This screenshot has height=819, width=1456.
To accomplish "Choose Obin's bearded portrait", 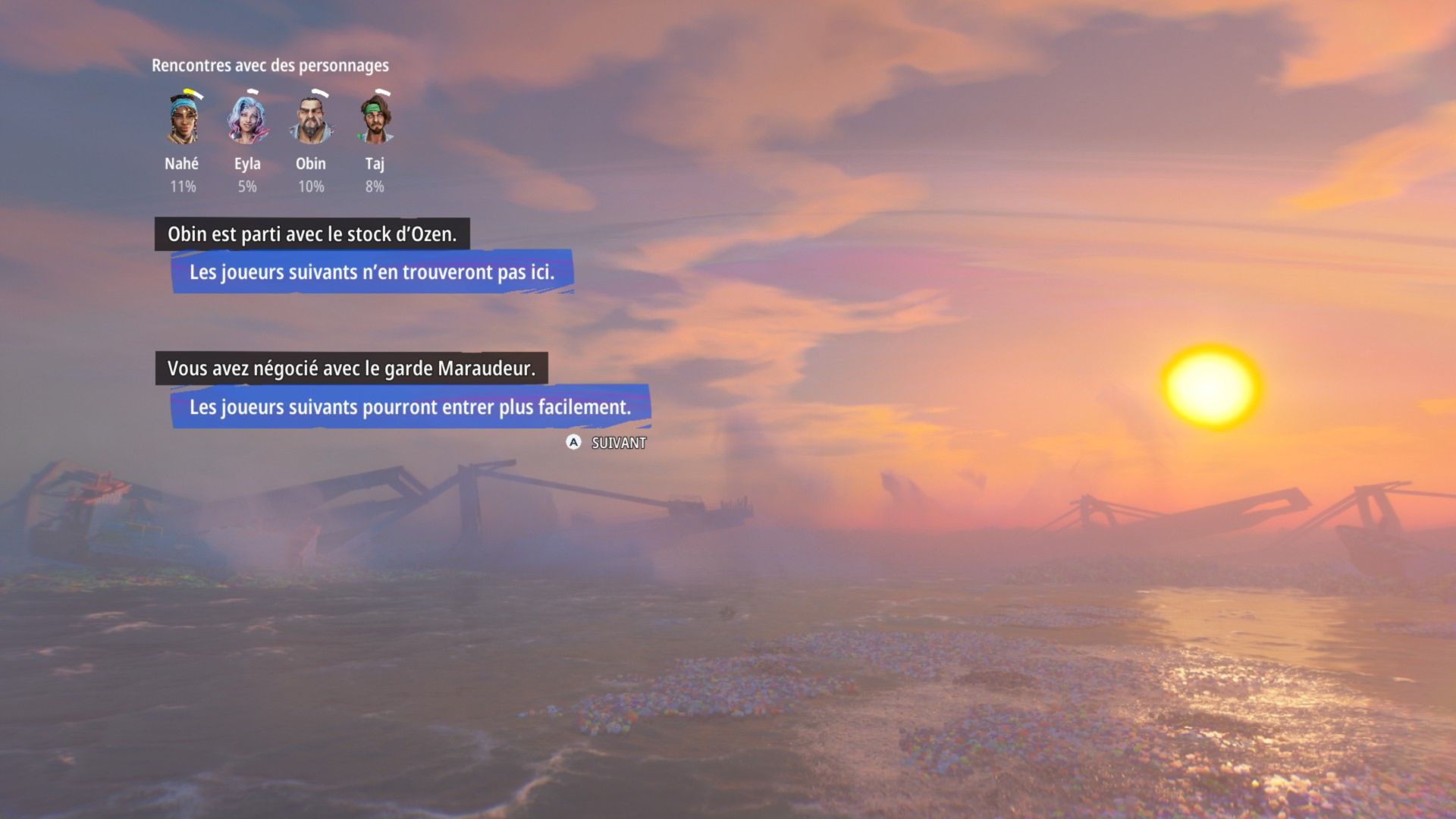I will 311,119.
